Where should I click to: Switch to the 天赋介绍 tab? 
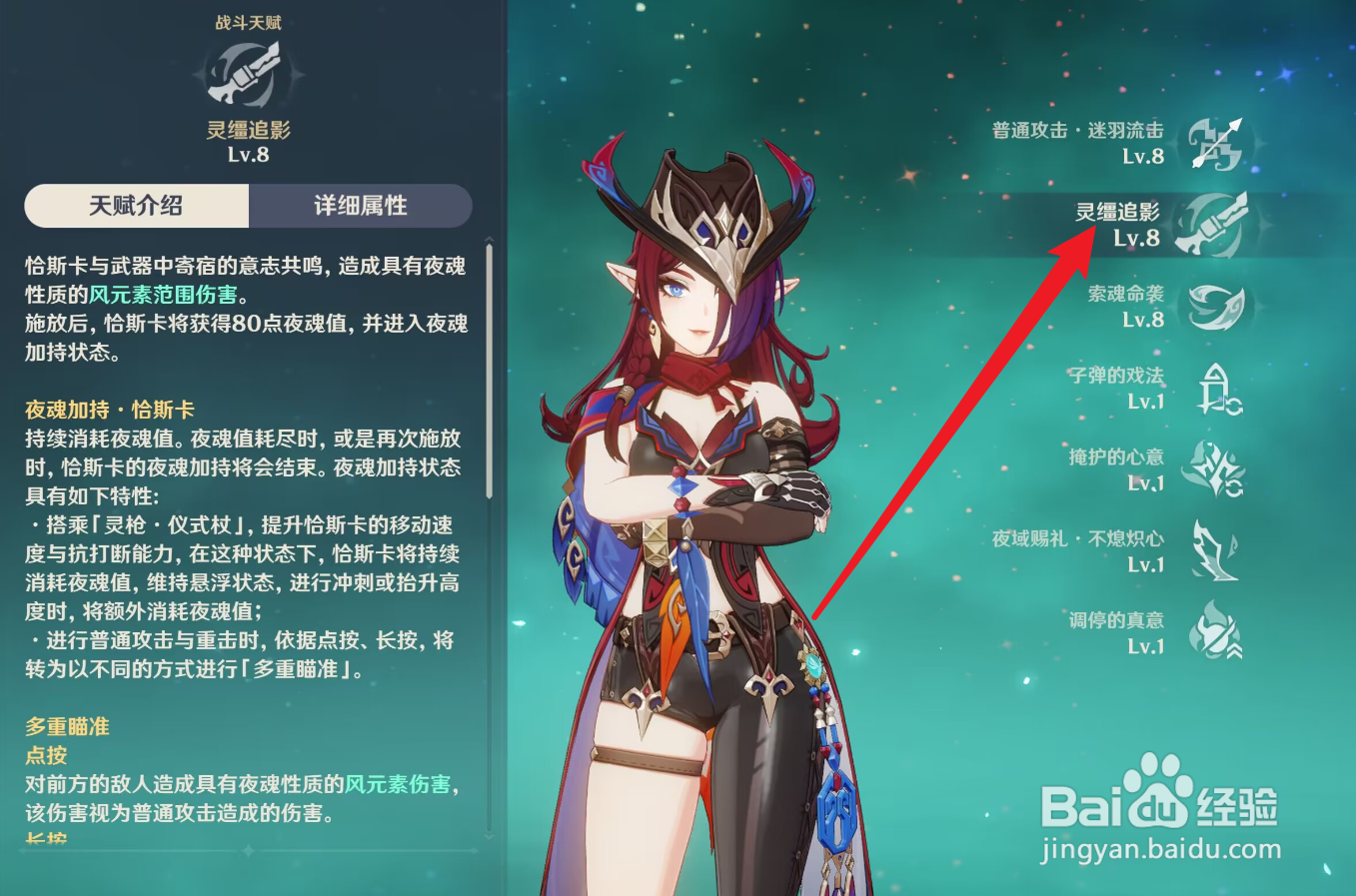(x=137, y=206)
